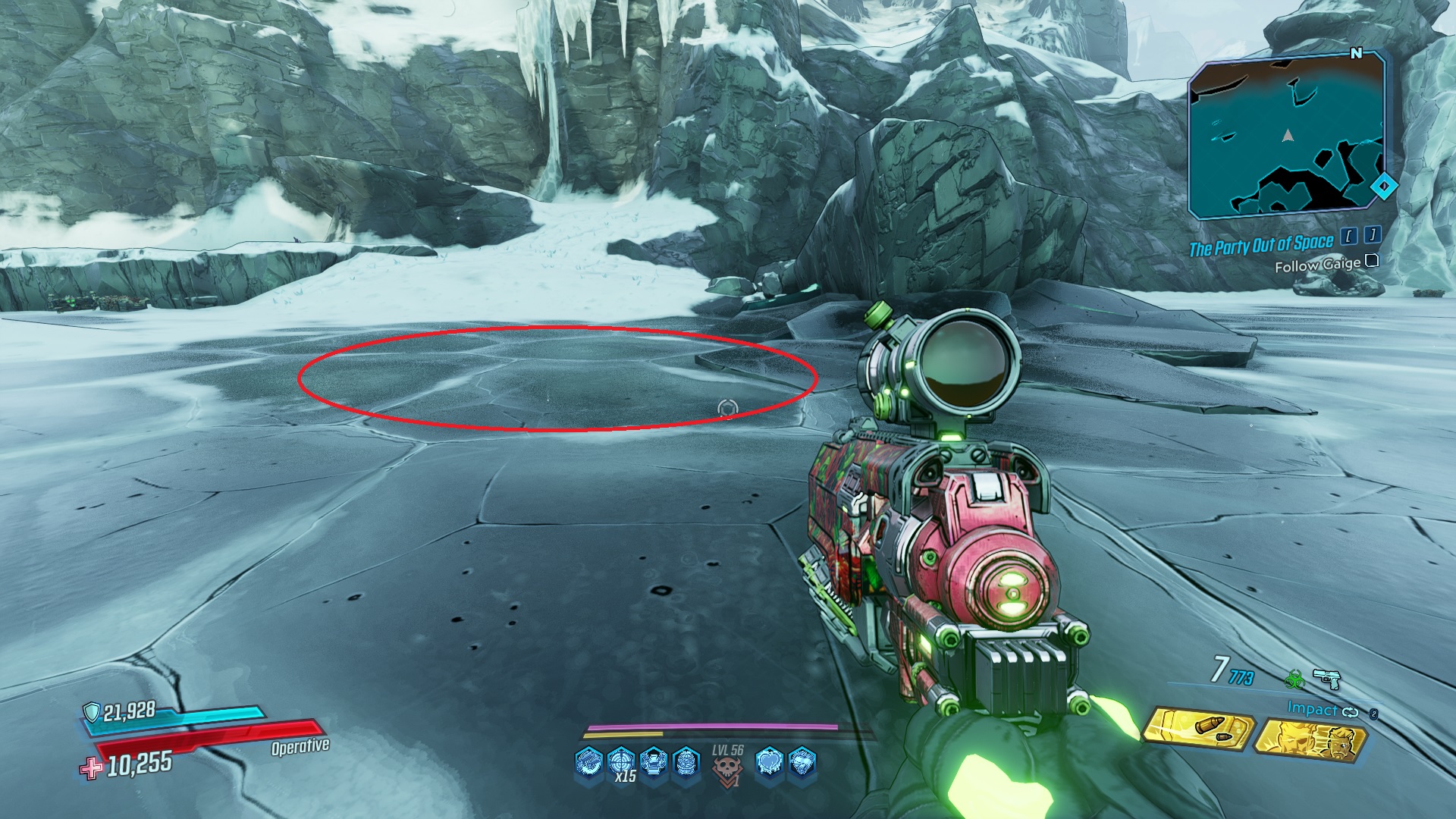Click the diamond objective marker on minimap
Screen dimensions: 1456x819
click(1384, 186)
